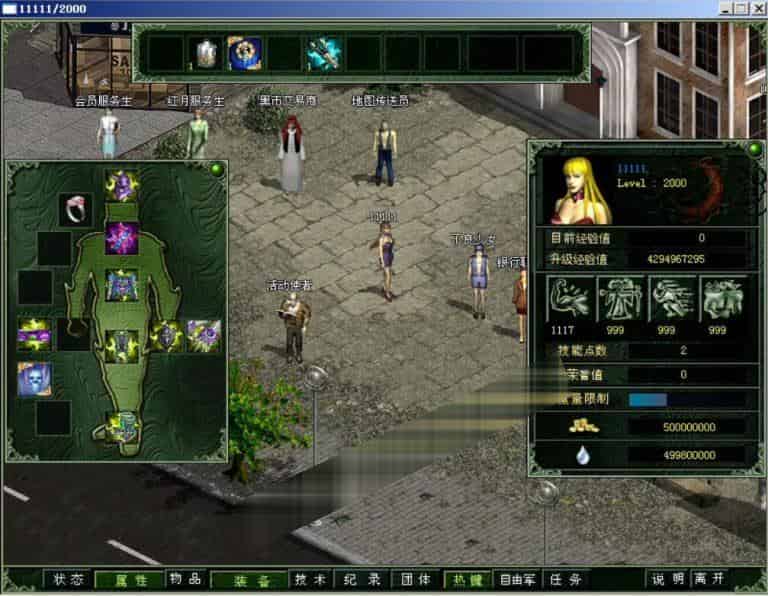Select the ring in the equipment panel
This screenshot has height=596, width=768.
pyautogui.click(x=75, y=209)
